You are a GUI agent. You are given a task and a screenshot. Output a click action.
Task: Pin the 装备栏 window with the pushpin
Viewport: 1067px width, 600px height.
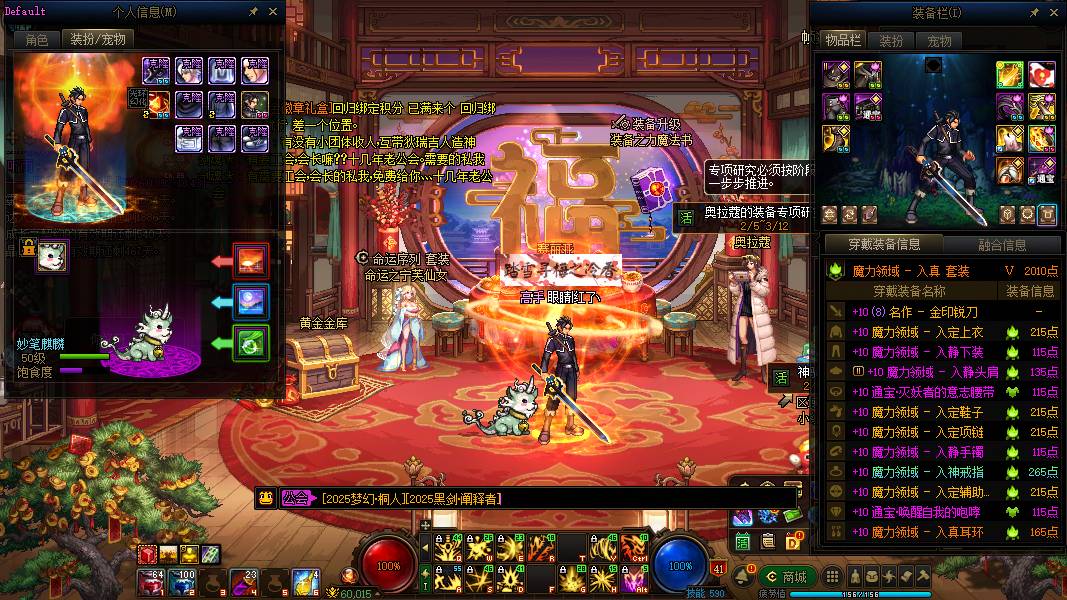1035,11
